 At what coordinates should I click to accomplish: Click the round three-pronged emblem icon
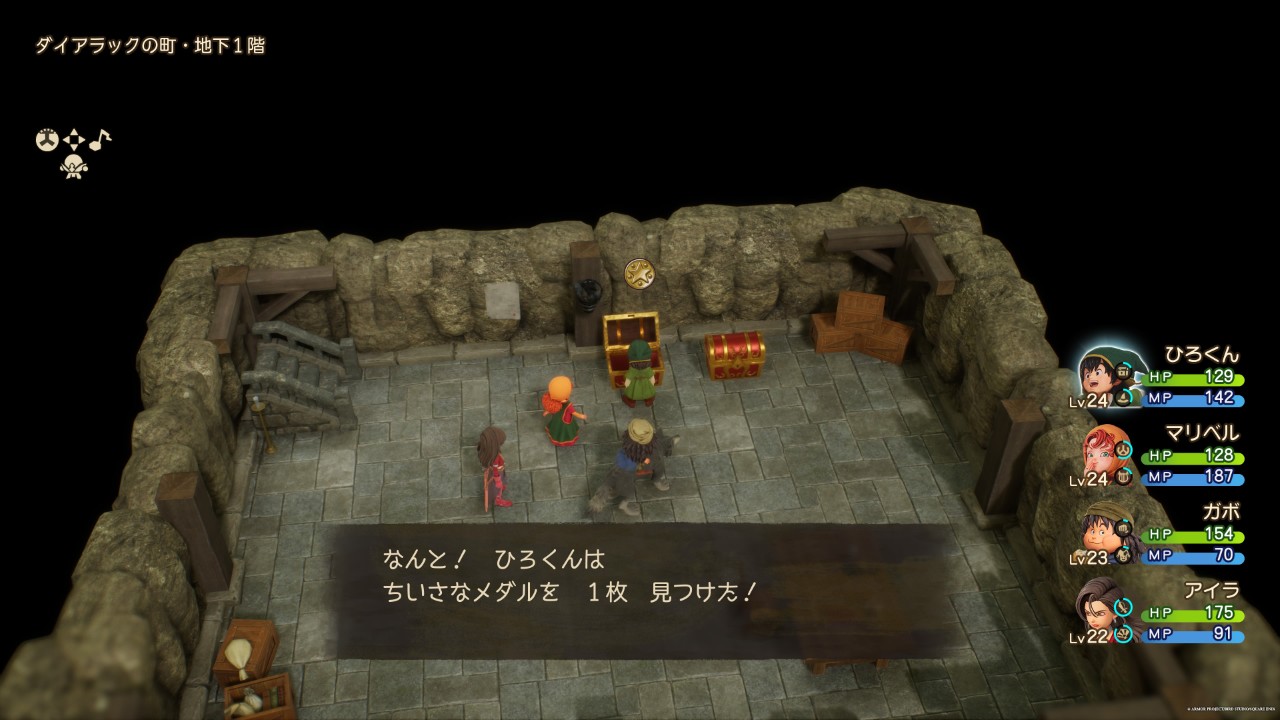pos(47,140)
